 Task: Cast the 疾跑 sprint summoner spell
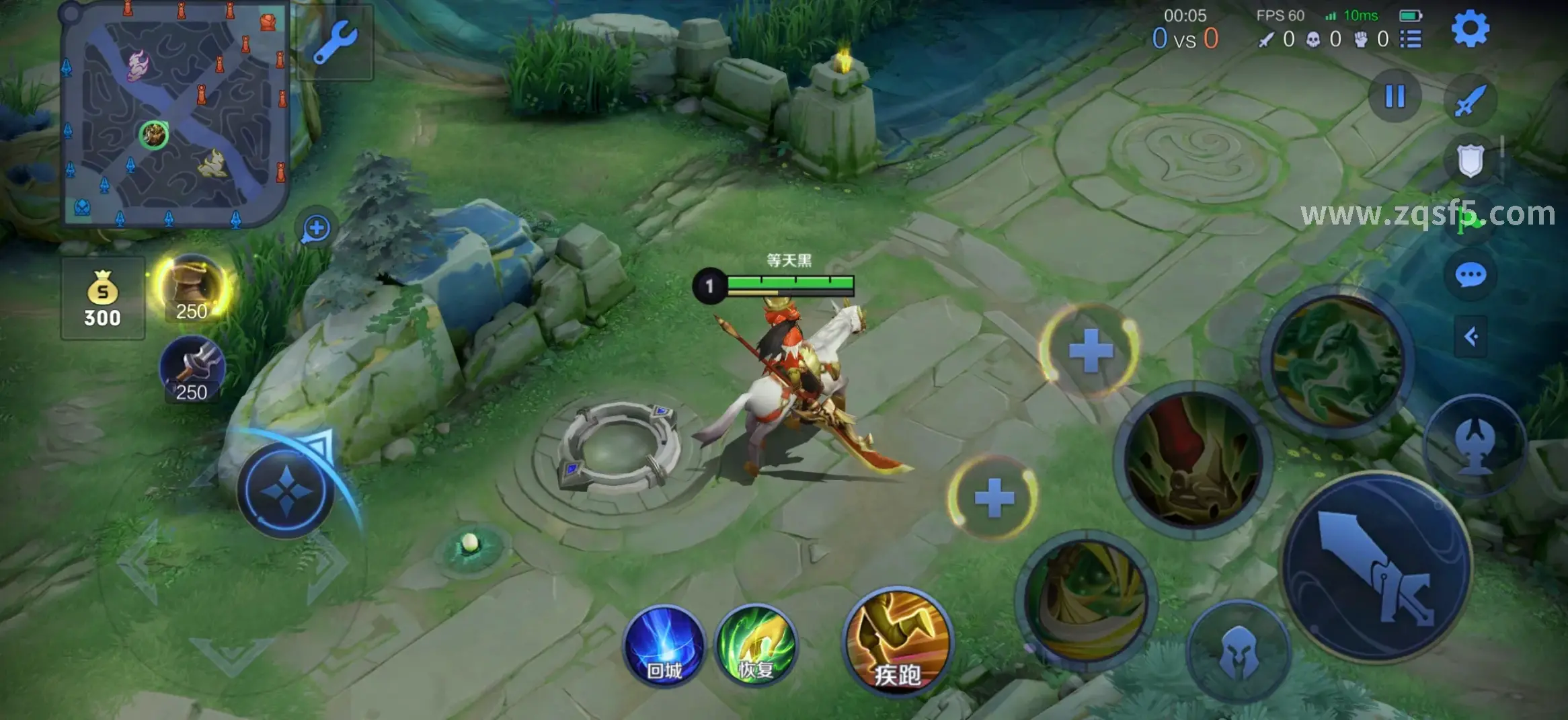tap(897, 642)
